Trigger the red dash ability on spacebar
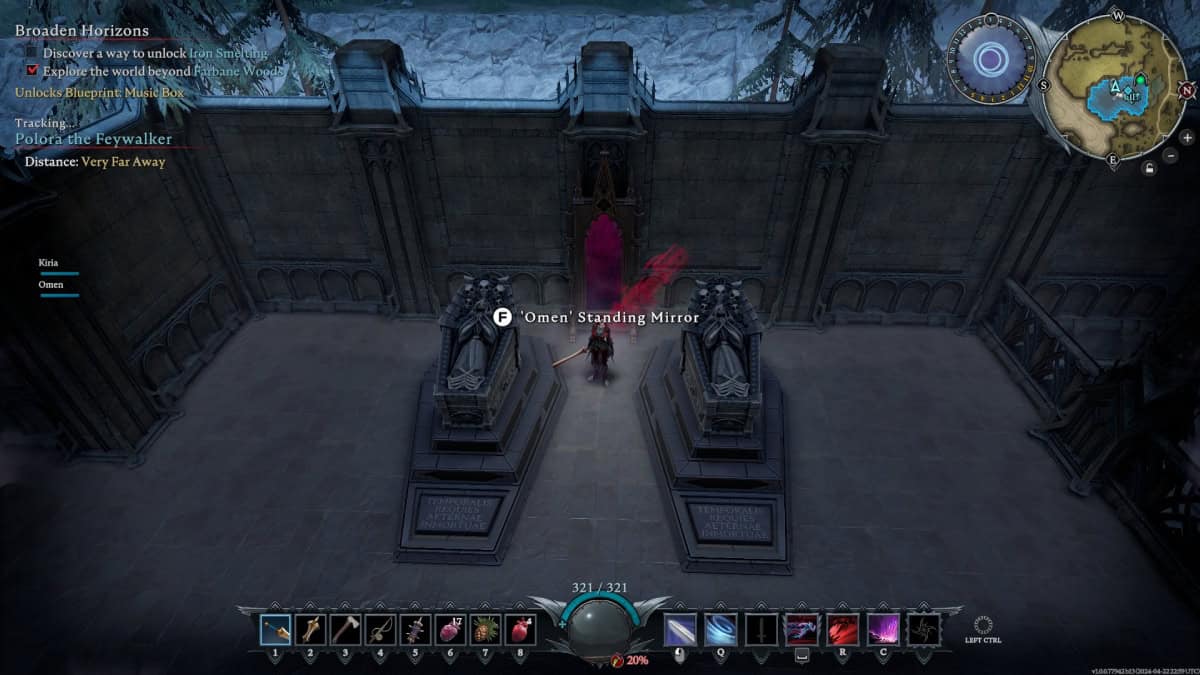The height and width of the screenshot is (675, 1200). pyautogui.click(x=801, y=630)
